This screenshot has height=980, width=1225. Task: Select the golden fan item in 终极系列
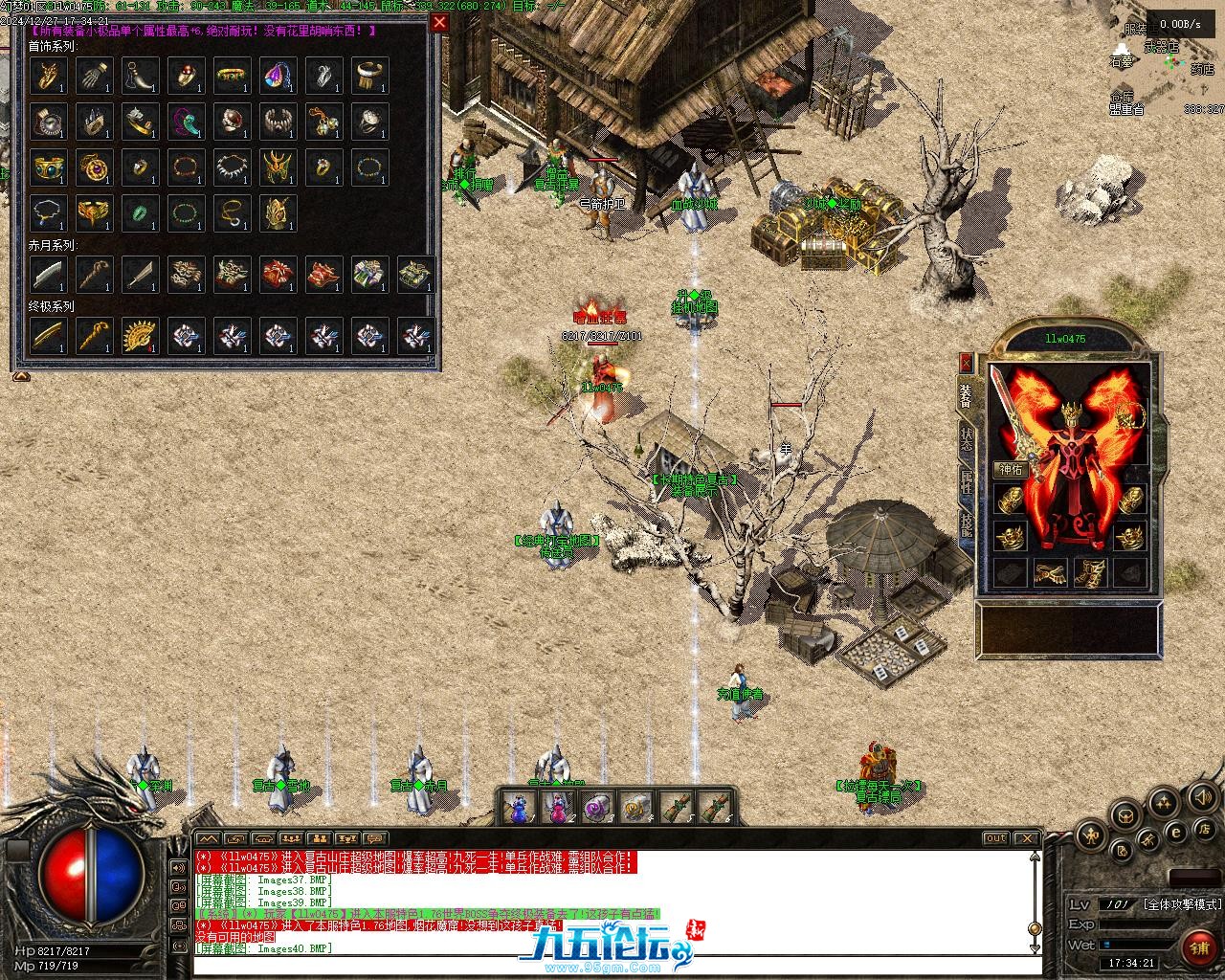[141, 335]
